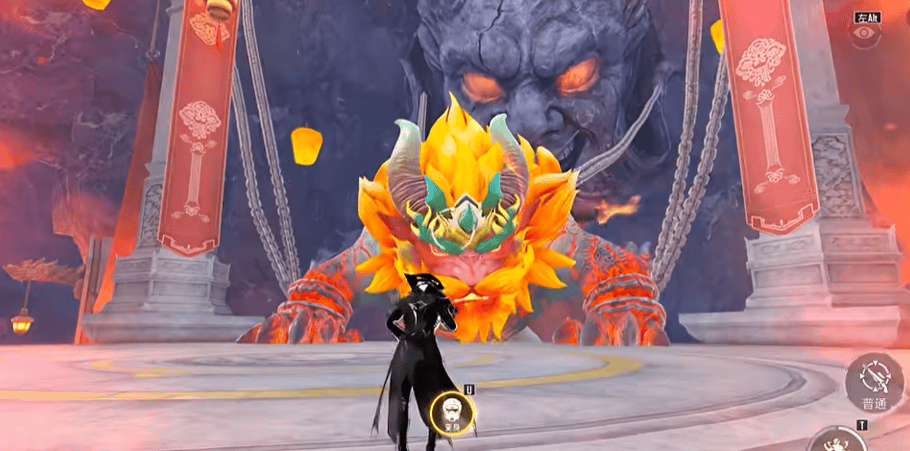The width and height of the screenshot is (910, 451).
Task: Tap the partly visible skill icon below 普通
Action: pyautogui.click(x=837, y=440)
